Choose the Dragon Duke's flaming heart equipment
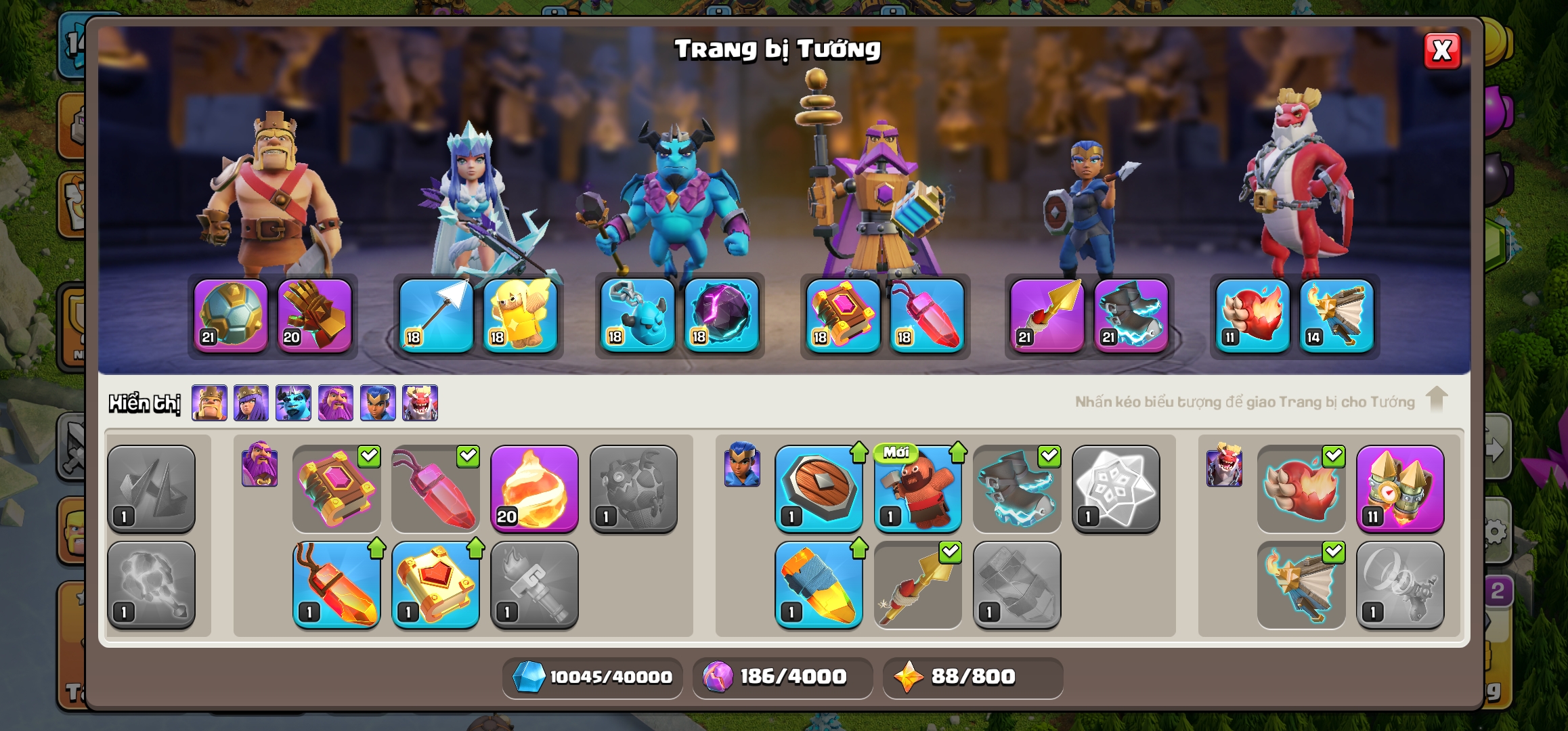 click(x=1253, y=315)
